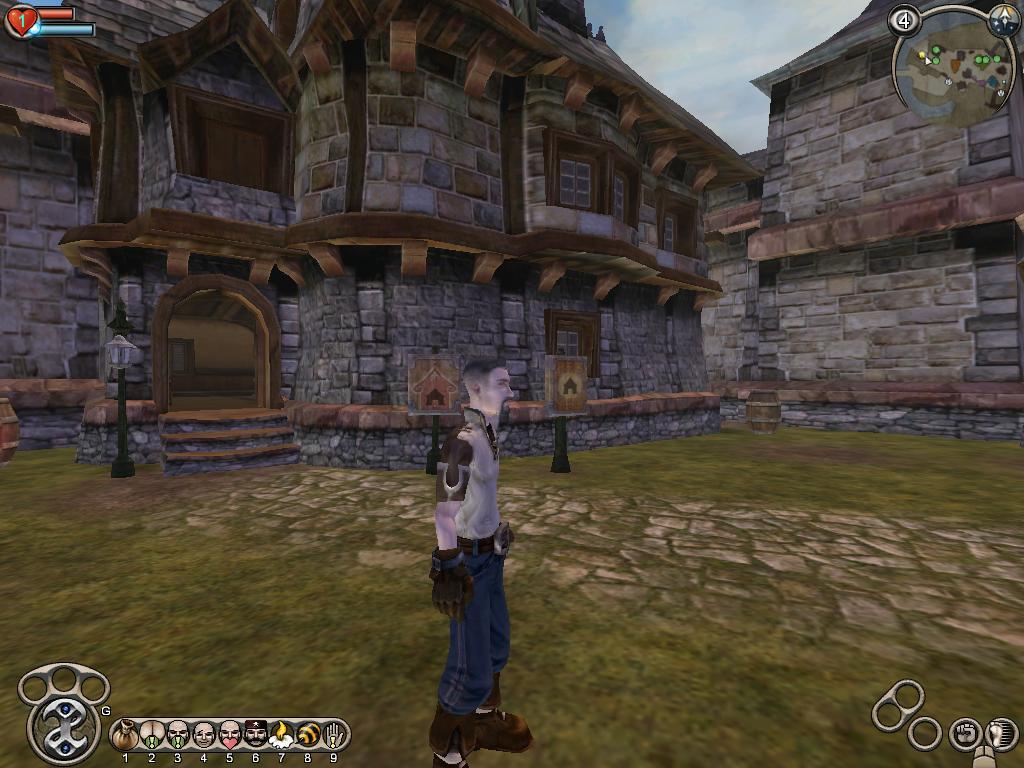Toggle the clenched fist action button
The height and width of the screenshot is (768, 1024).
coord(965,734)
